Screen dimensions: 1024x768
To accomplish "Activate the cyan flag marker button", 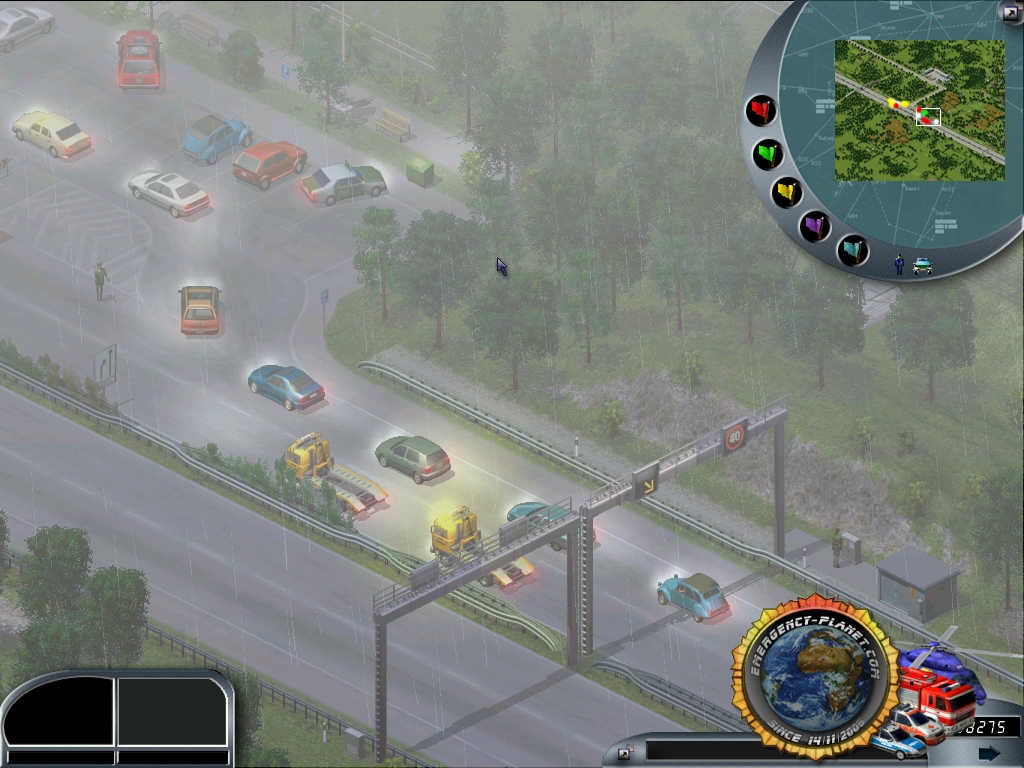I will [x=852, y=249].
